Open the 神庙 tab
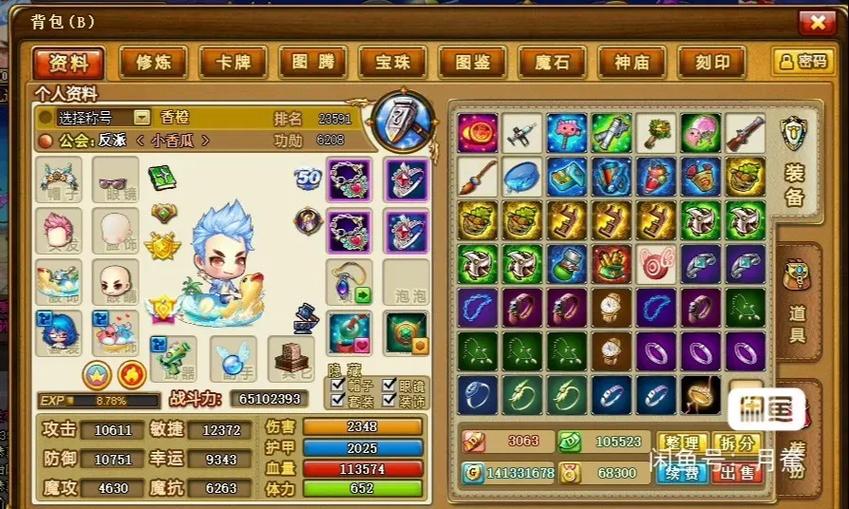Image resolution: width=849 pixels, height=509 pixels. 632,62
